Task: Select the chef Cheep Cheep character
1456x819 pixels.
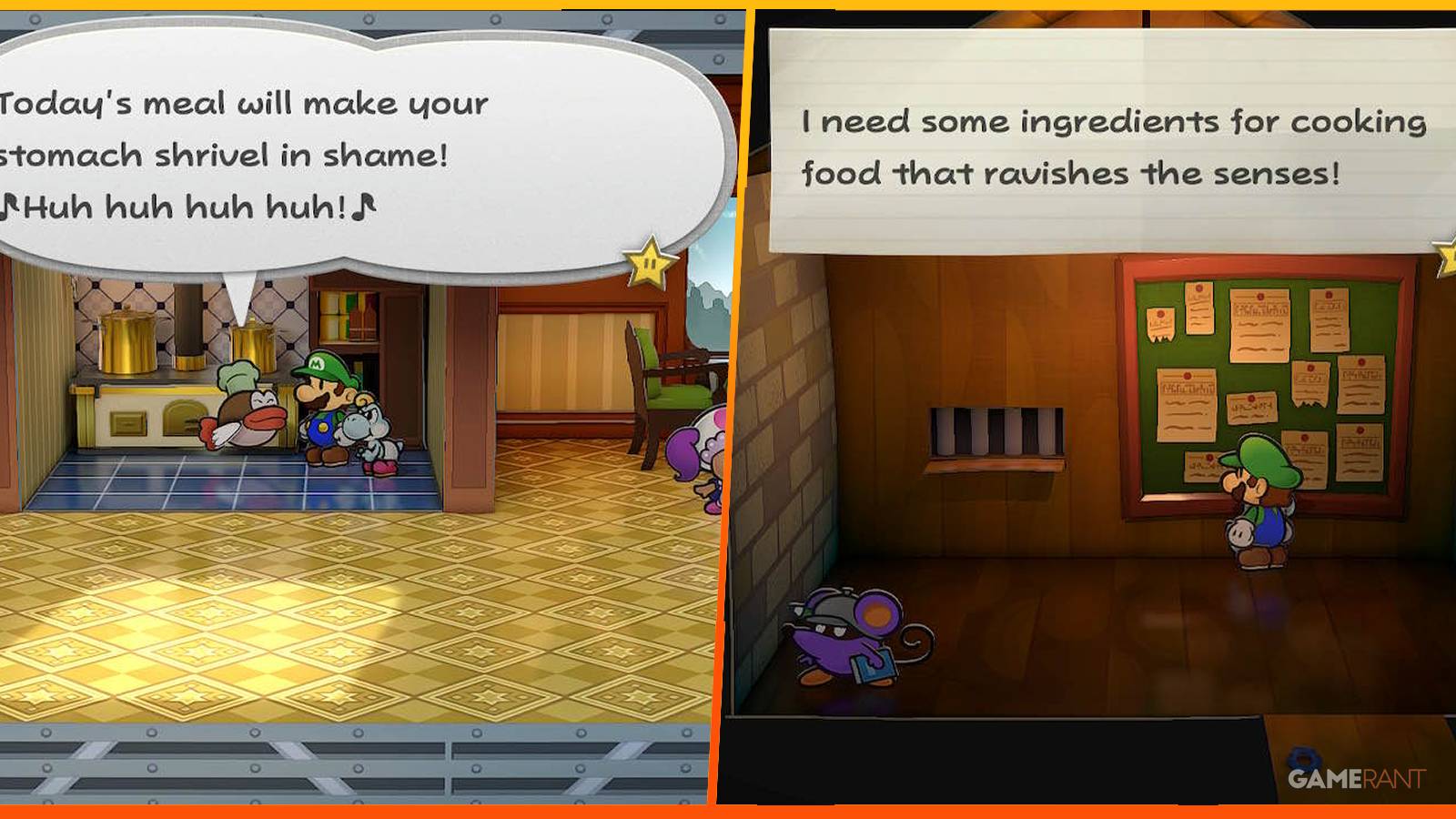Action: point(247,414)
